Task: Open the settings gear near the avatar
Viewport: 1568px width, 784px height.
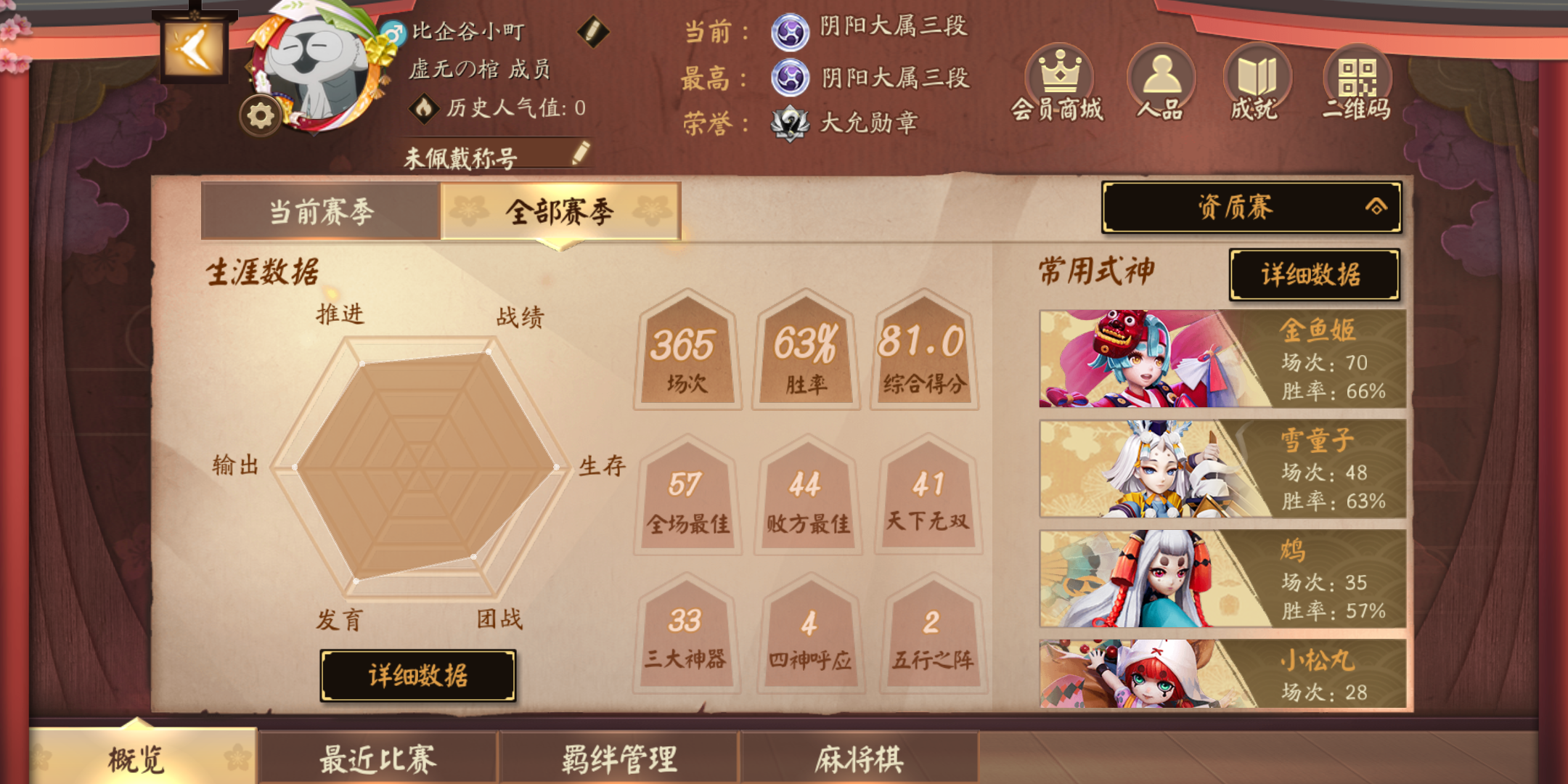Action: point(261,115)
